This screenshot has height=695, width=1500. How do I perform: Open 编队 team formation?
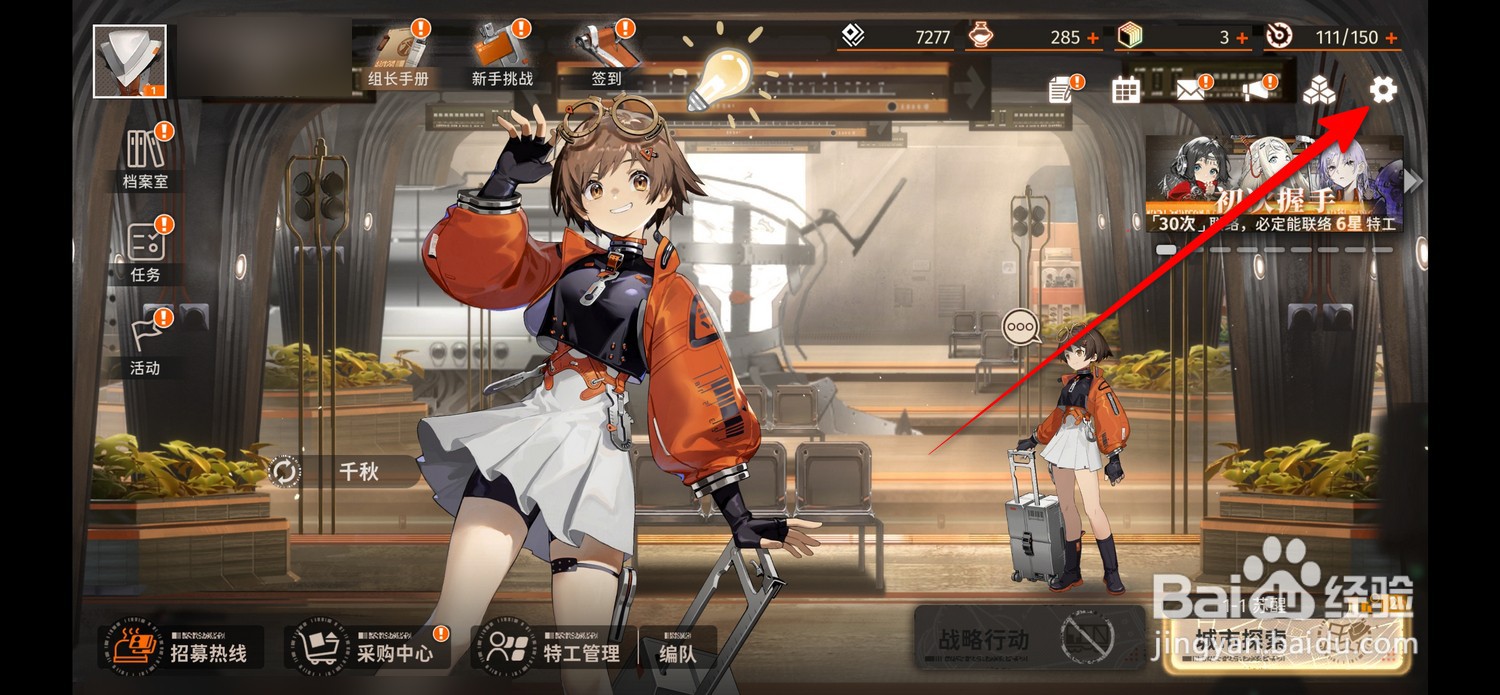(677, 648)
